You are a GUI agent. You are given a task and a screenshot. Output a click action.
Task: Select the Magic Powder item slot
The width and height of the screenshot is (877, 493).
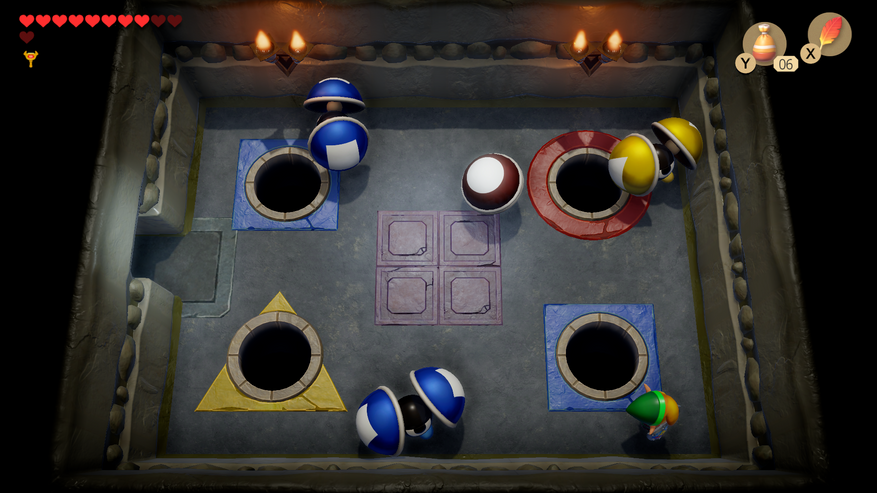click(x=765, y=44)
